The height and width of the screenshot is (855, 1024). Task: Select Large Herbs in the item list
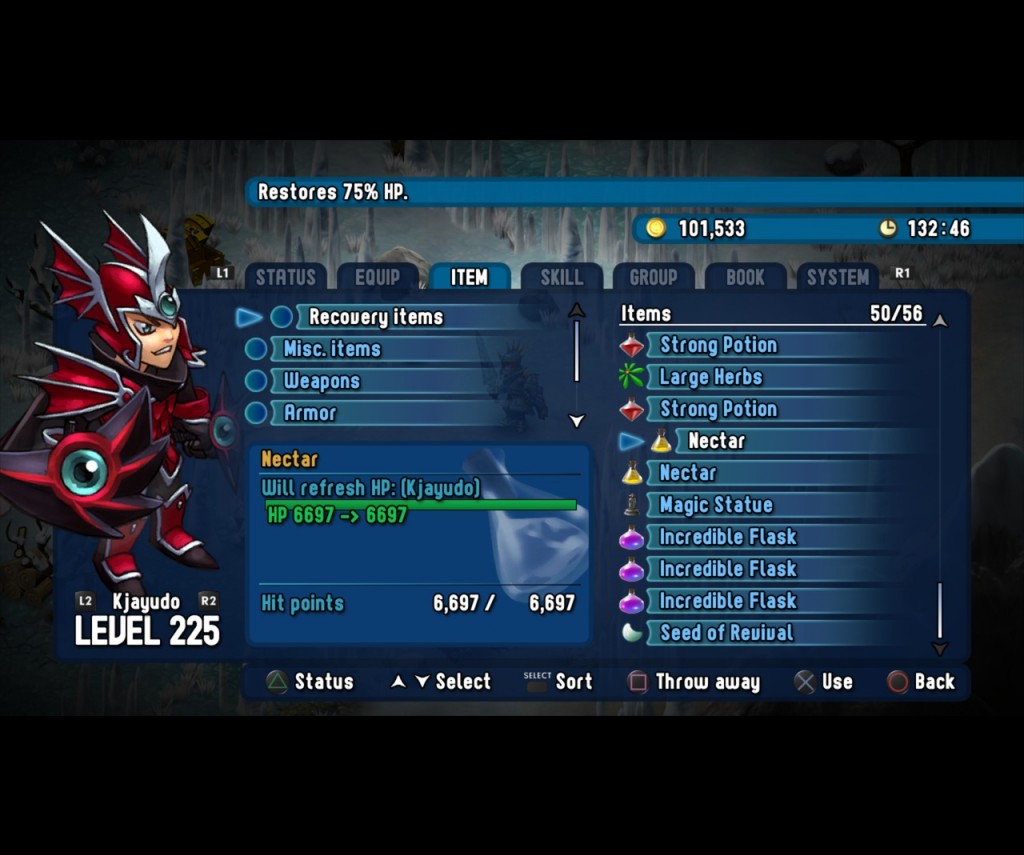click(x=710, y=377)
